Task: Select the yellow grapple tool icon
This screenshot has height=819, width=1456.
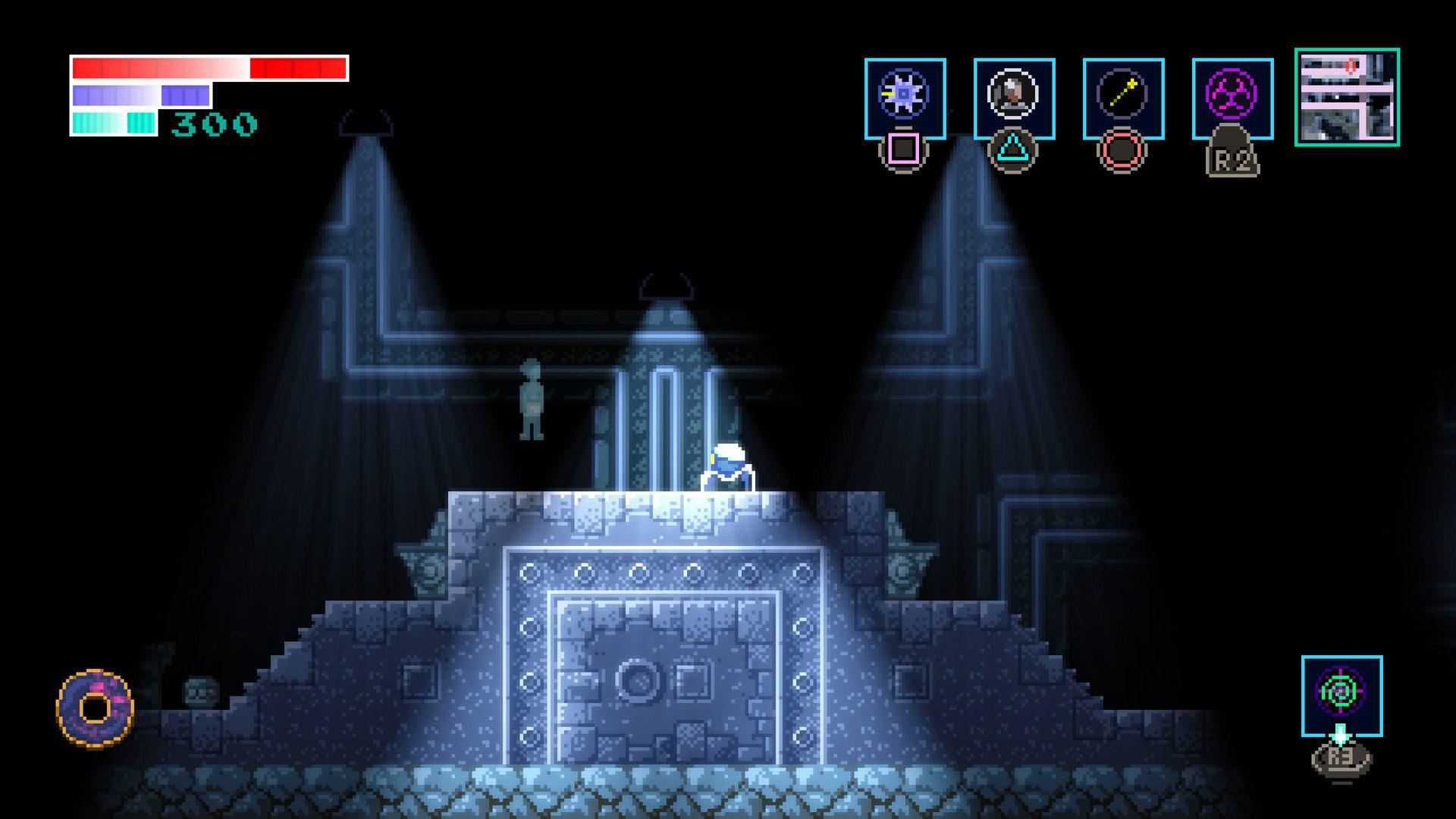Action: pos(1120,93)
